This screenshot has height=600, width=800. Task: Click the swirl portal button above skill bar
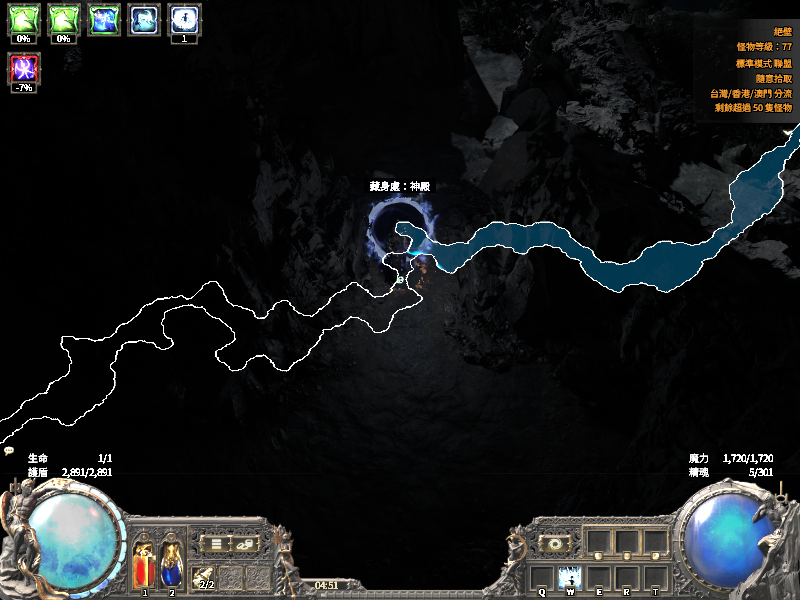click(553, 543)
